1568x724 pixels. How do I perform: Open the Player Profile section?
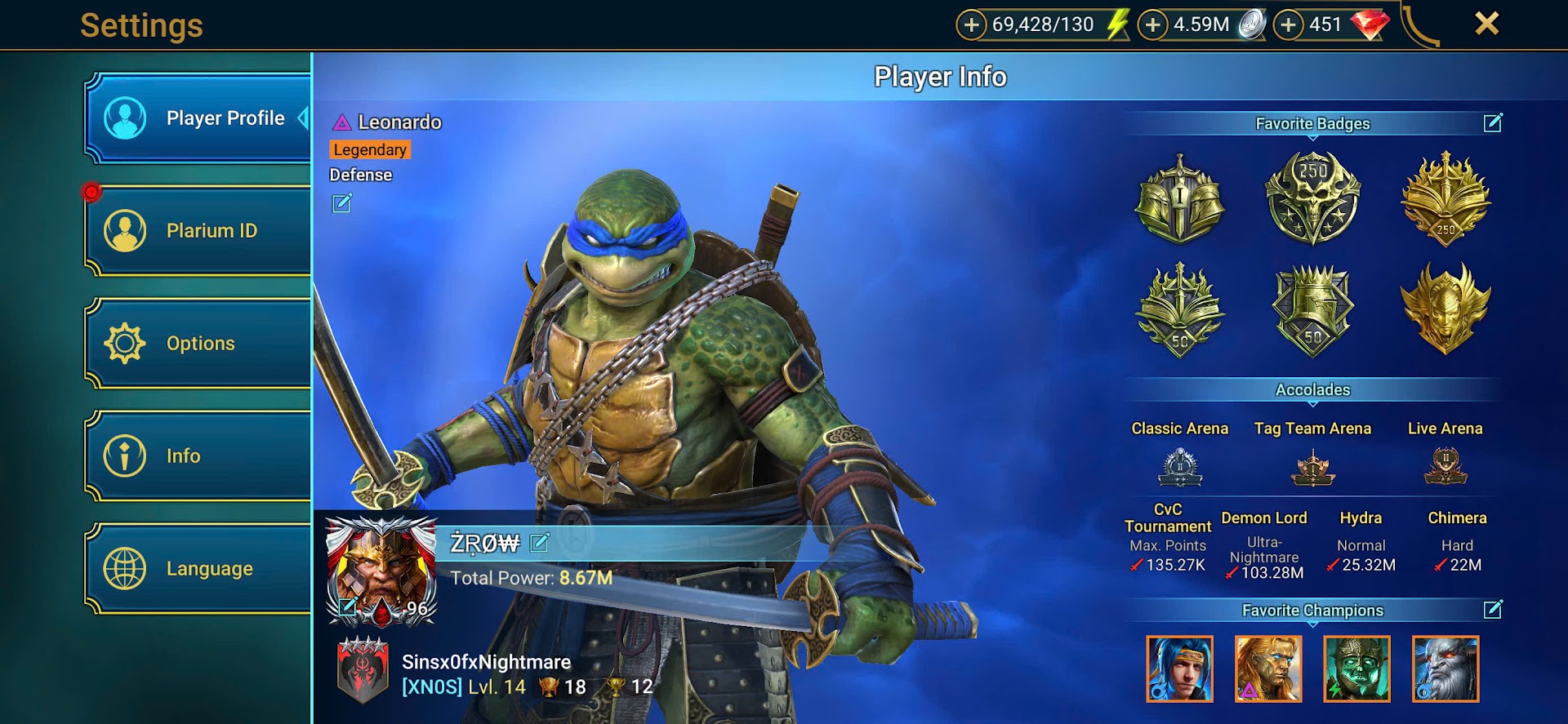click(198, 118)
